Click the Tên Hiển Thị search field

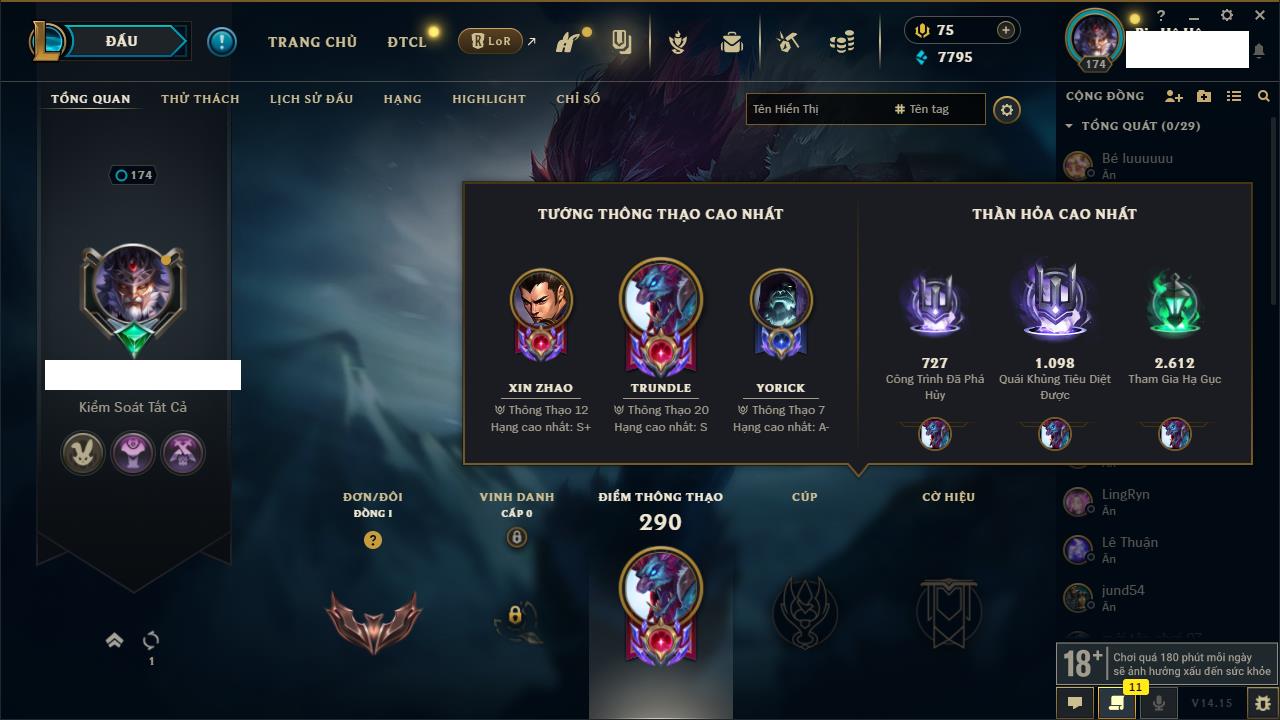click(x=815, y=109)
